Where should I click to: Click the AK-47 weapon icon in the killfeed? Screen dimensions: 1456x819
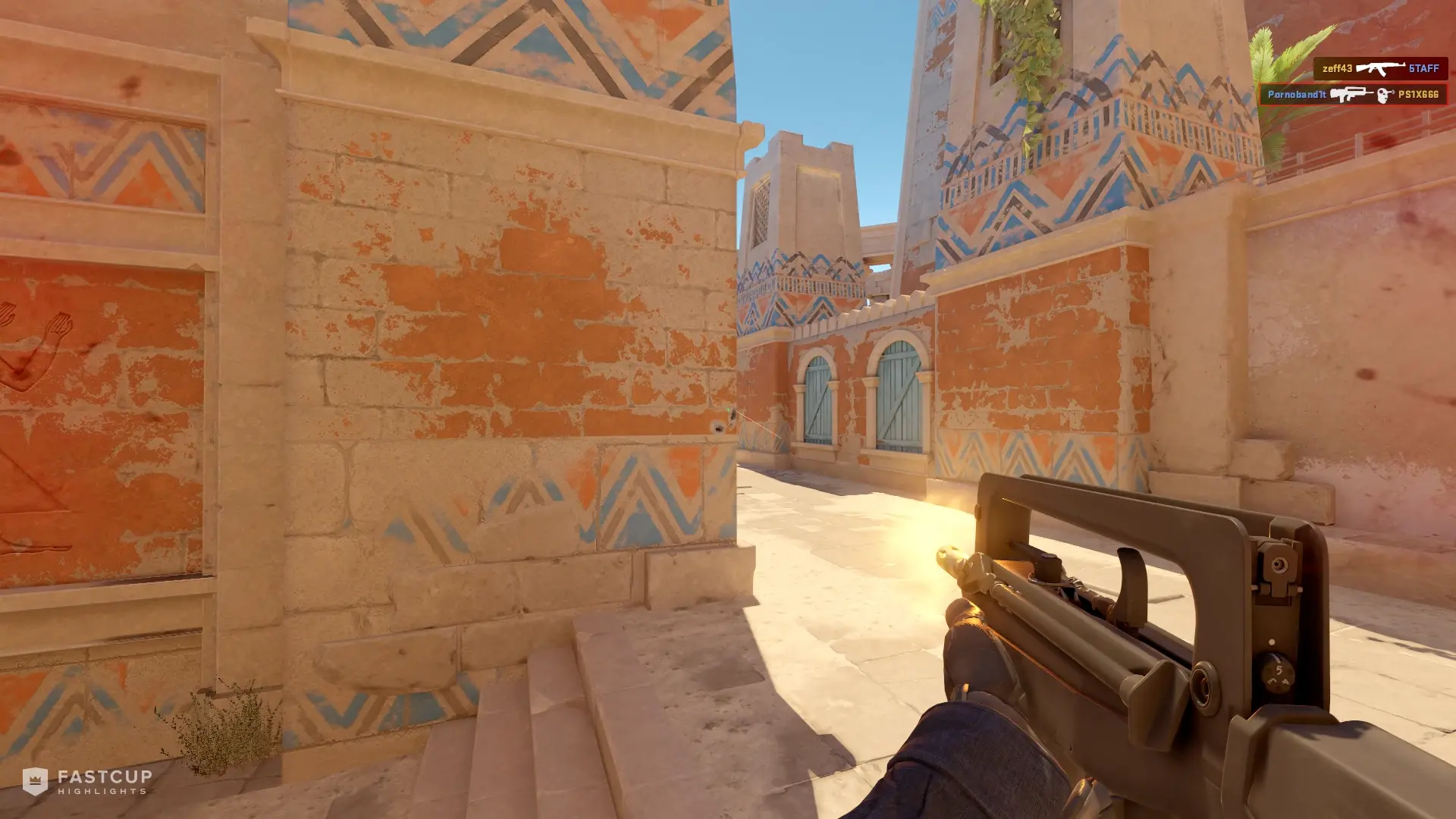pos(1381,68)
